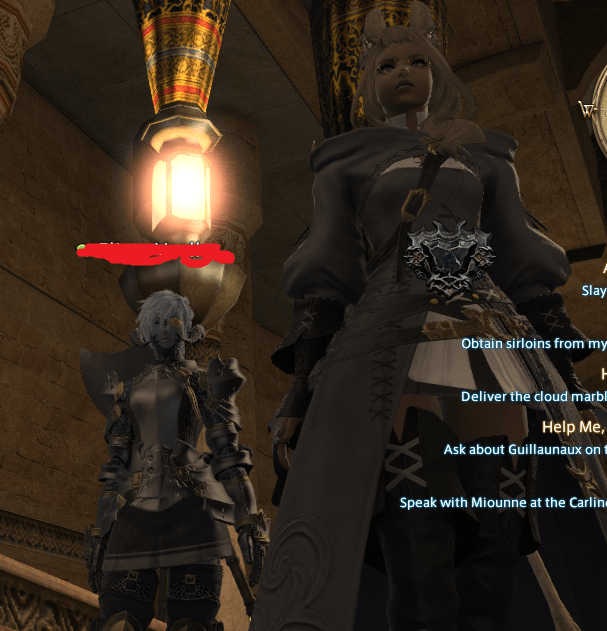The image size is (607, 631).
Task: Select the "Ask about Guillaunaux" quest objective
Action: pos(525,450)
